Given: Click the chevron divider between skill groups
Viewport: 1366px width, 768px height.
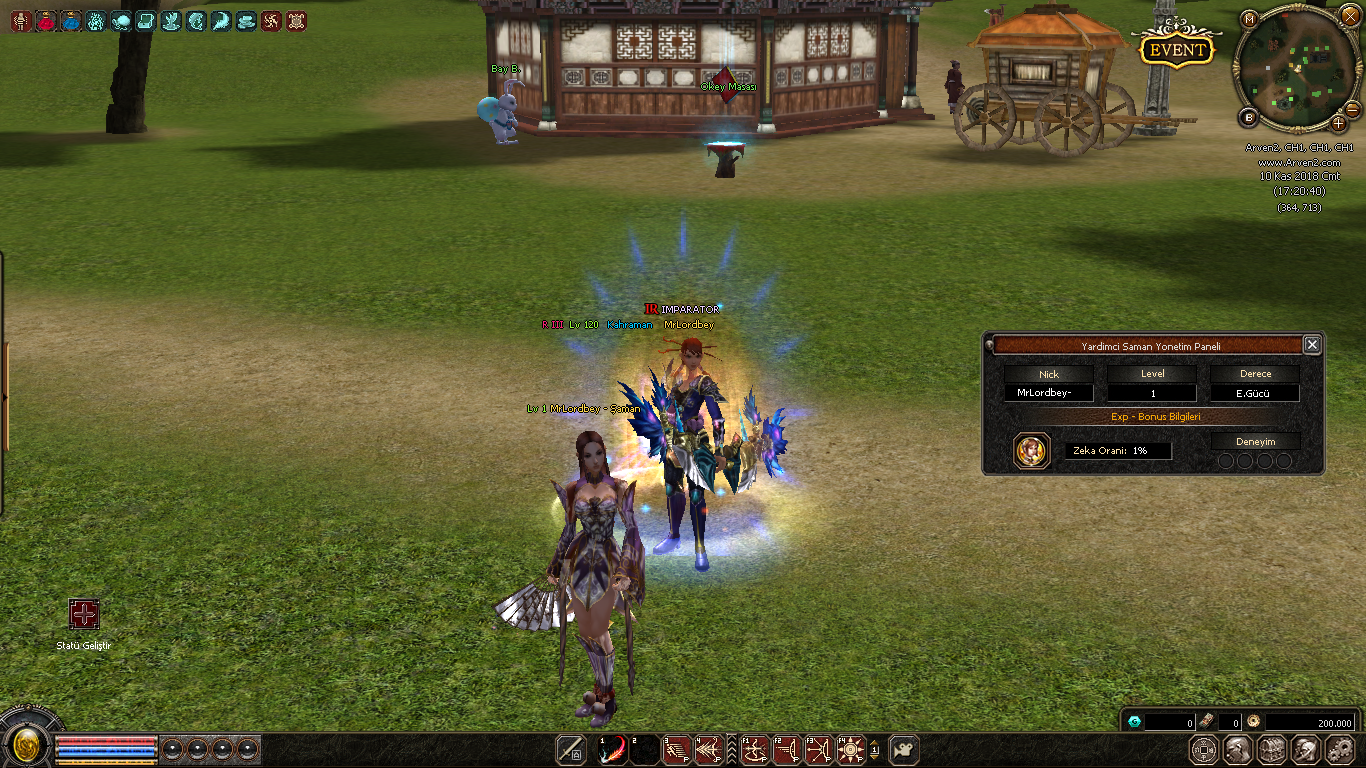Looking at the screenshot, I should [x=731, y=750].
